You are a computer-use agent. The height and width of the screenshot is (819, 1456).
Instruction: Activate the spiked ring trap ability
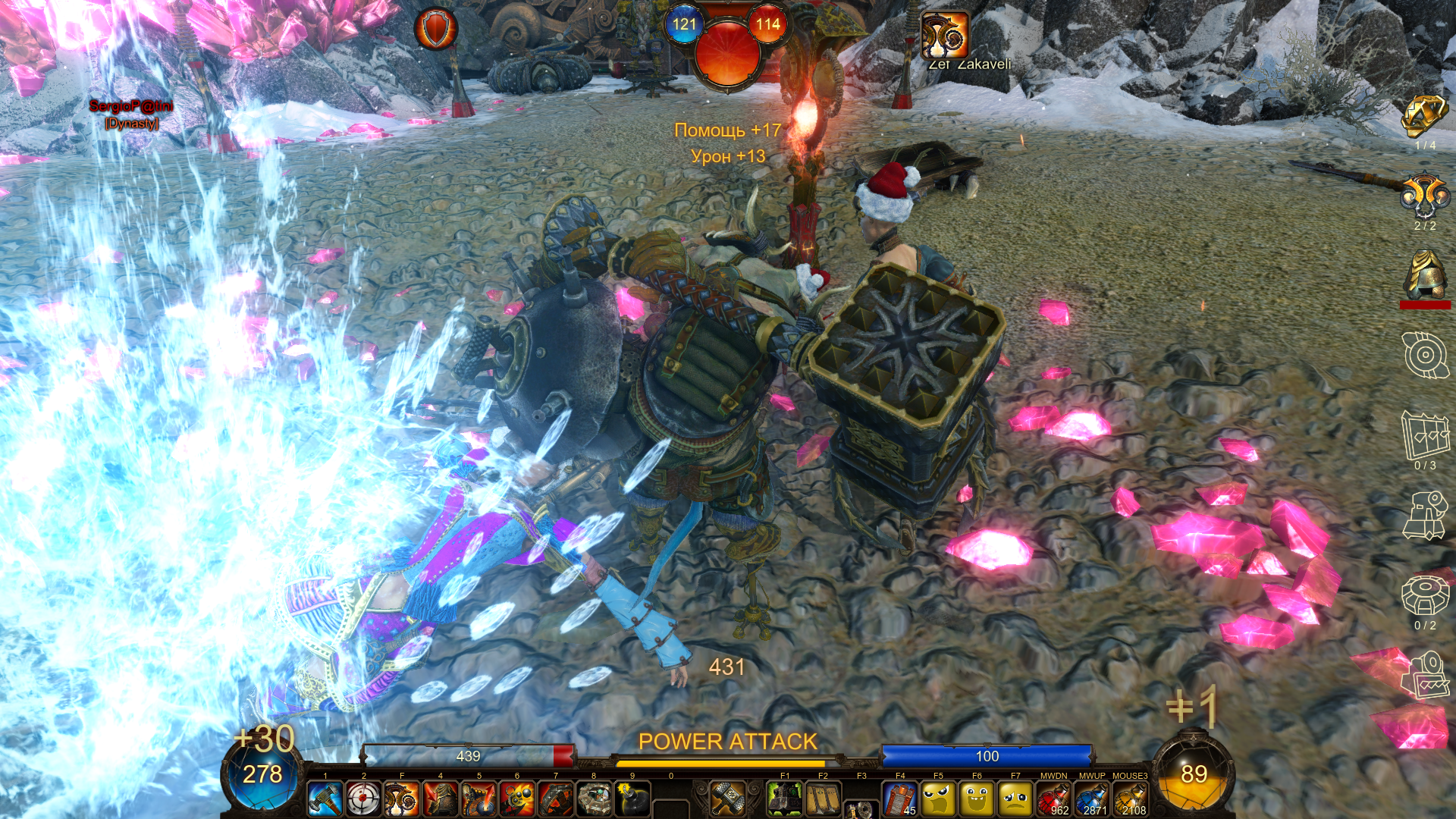coord(556,799)
